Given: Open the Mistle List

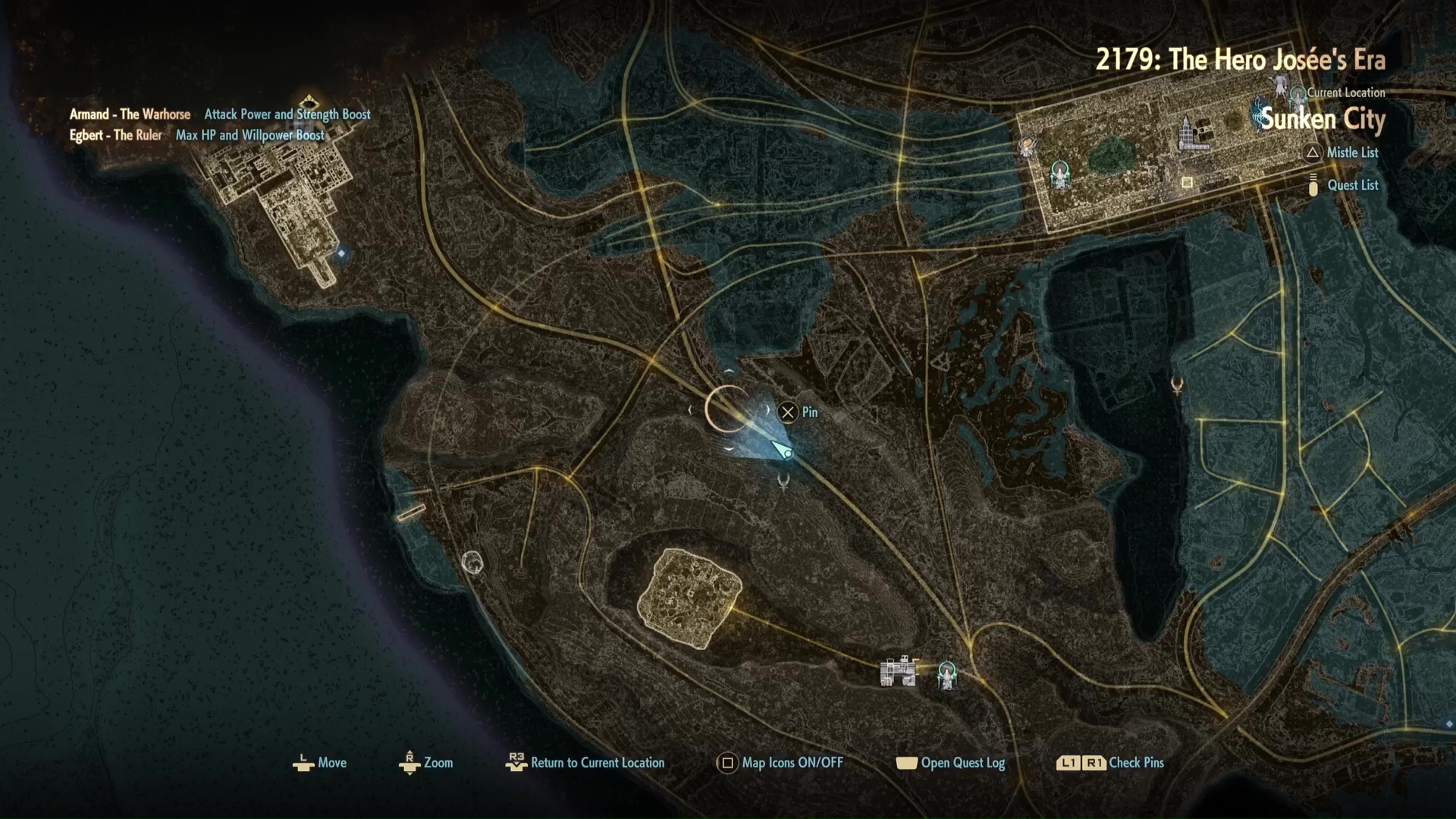Looking at the screenshot, I should click(x=1351, y=152).
